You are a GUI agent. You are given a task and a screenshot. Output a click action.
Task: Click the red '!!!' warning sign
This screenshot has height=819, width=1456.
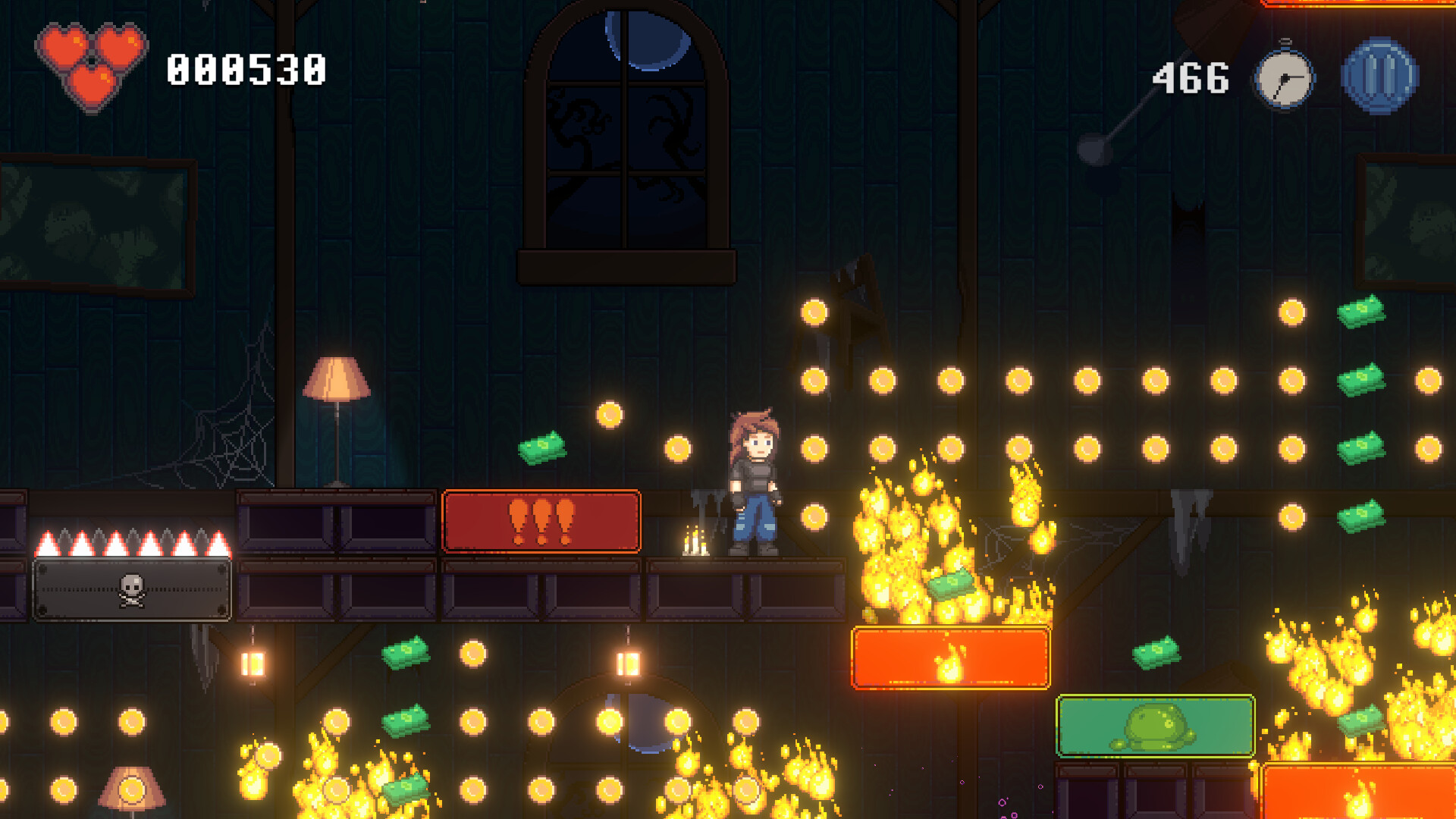click(541, 522)
